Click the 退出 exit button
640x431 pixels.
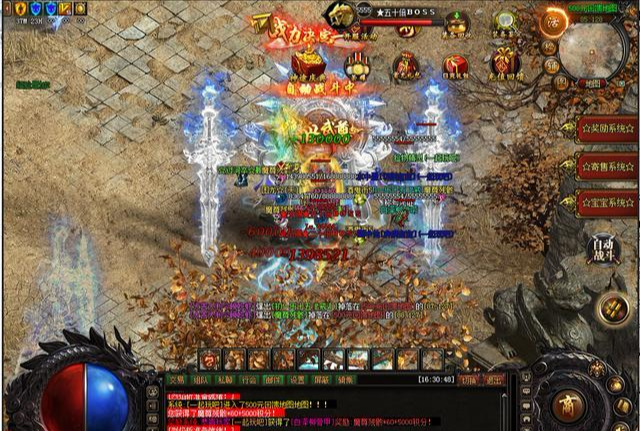(493, 380)
